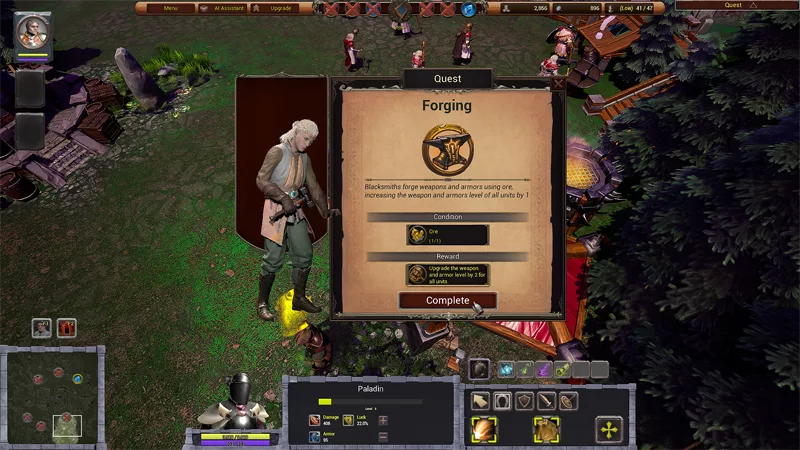Image resolution: width=800 pixels, height=450 pixels.
Task: Select the horseshoe command icon
Action: [502, 401]
